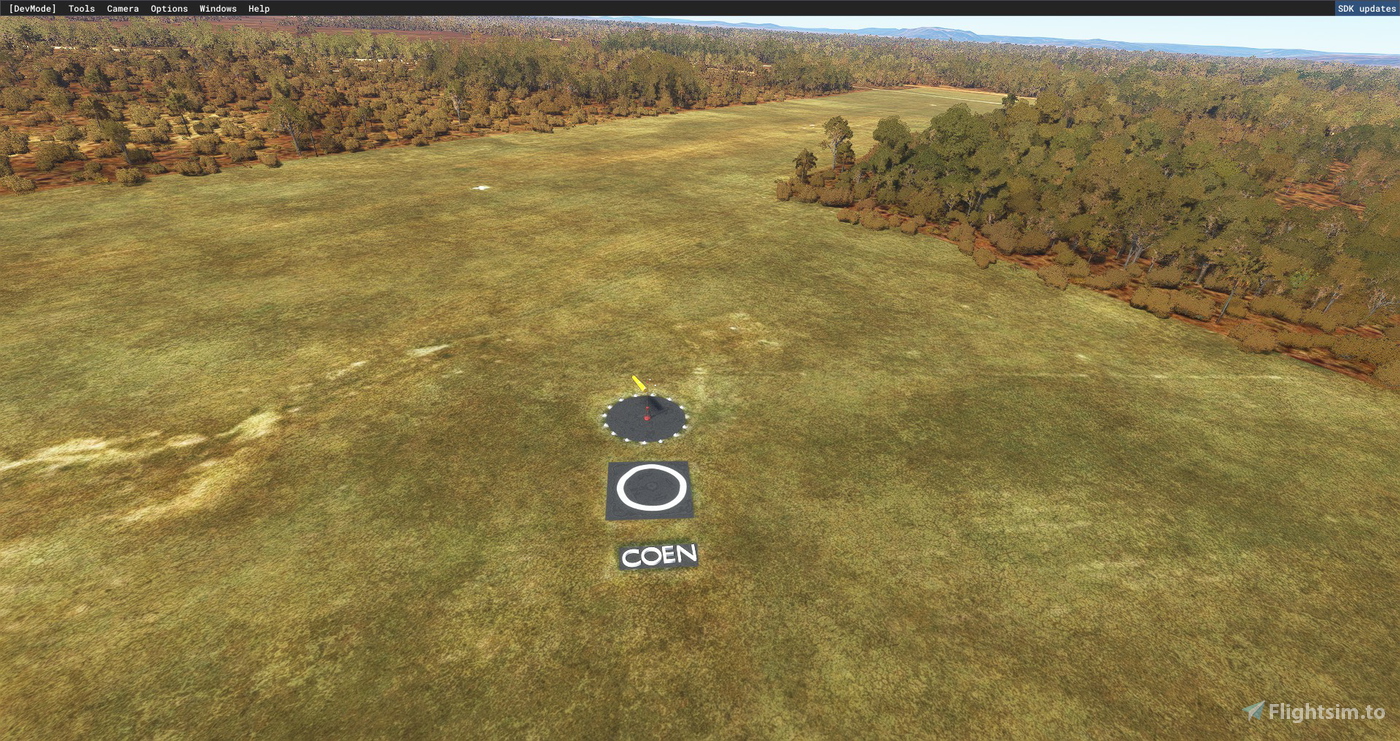Viewport: 1400px width, 741px height.
Task: Click the letter N on the COEN sign
Action: (x=688, y=554)
